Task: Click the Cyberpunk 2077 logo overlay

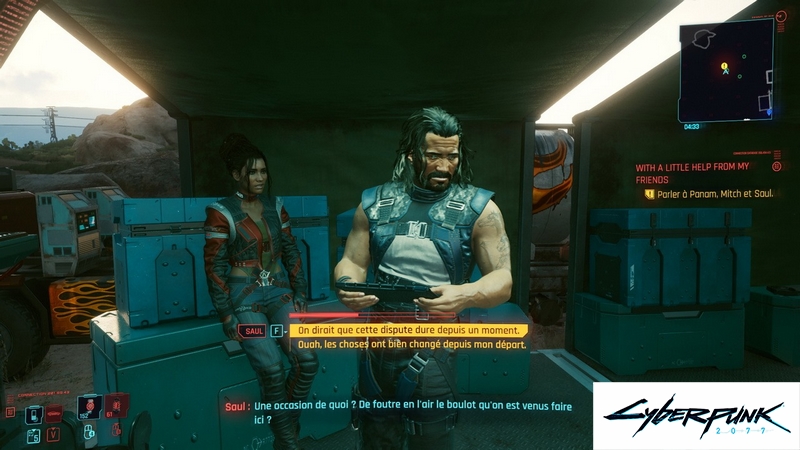Action: 696,415
